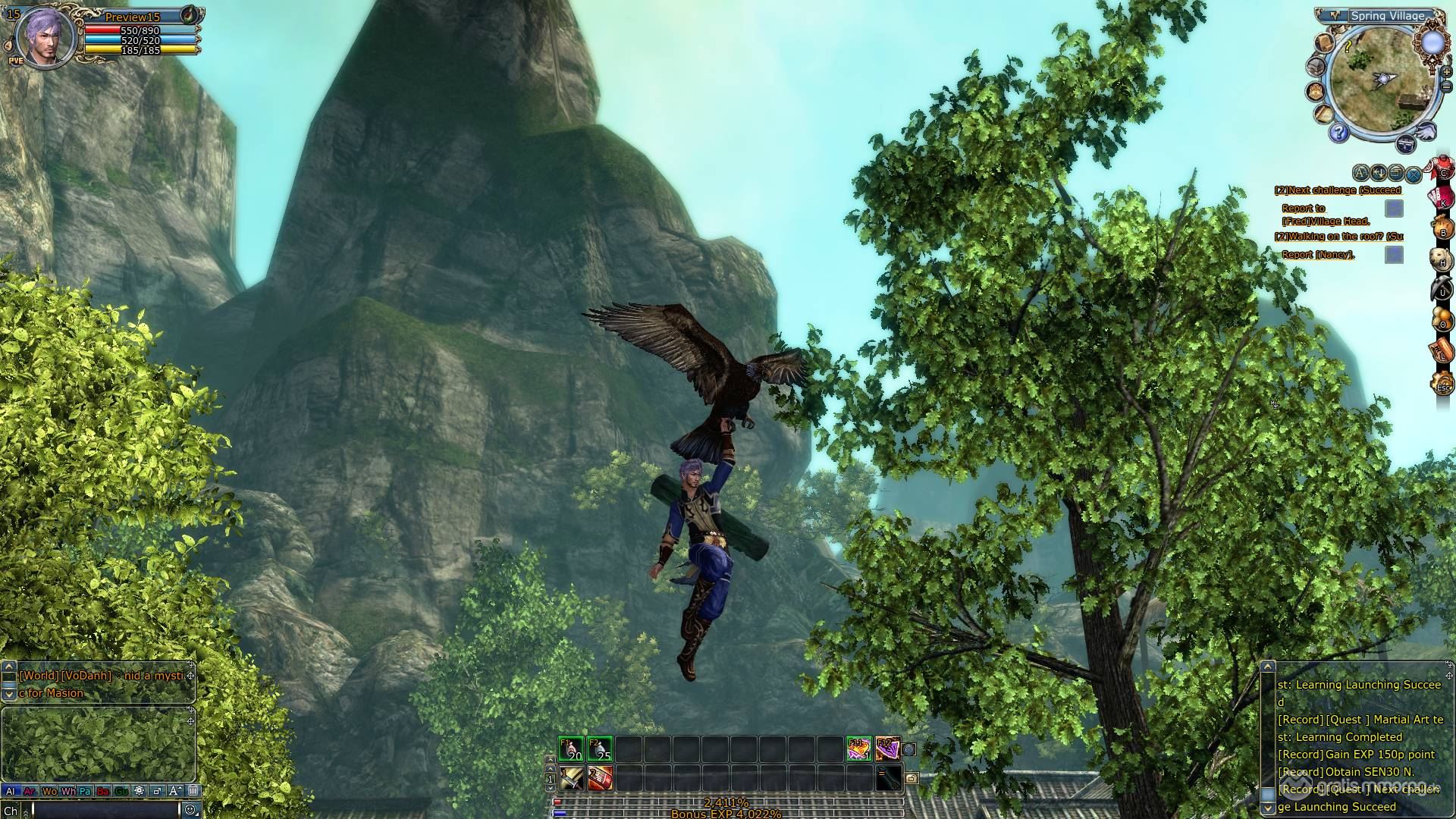Zoom in the minimap with plus button
This screenshot has height=819, width=1456.
[x=1447, y=73]
